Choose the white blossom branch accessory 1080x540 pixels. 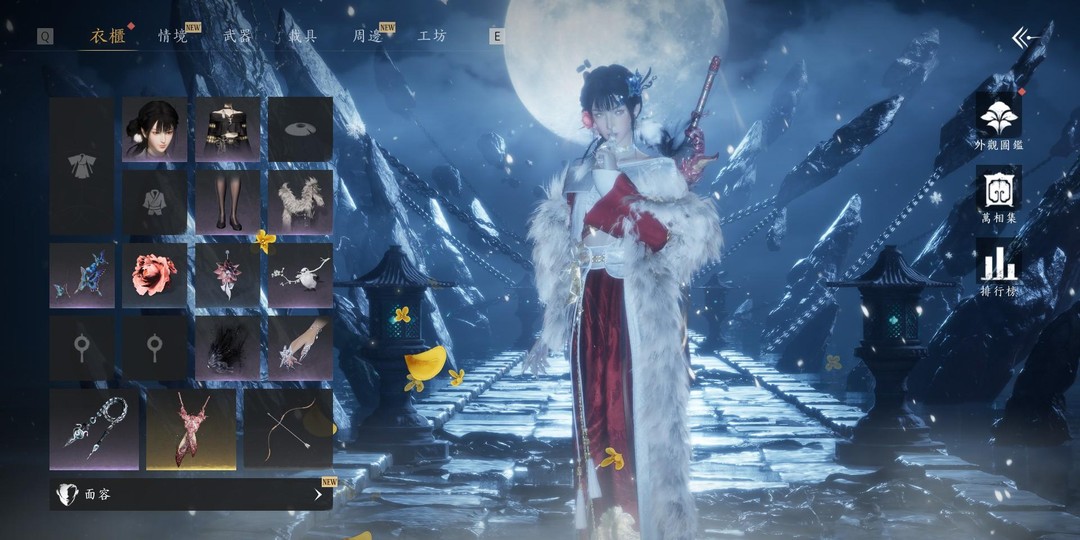point(300,275)
